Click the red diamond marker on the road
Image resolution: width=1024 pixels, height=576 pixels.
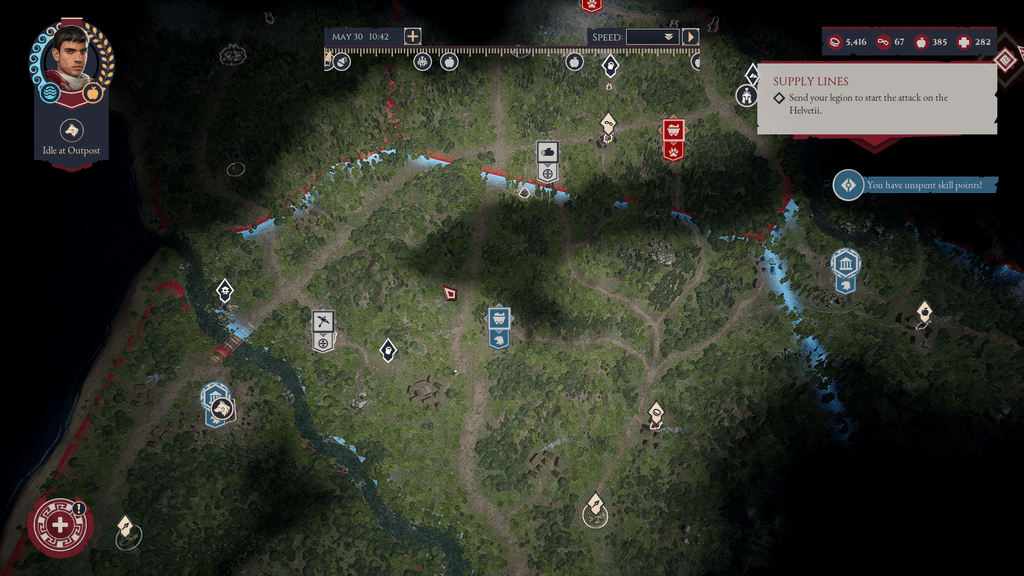pos(450,293)
